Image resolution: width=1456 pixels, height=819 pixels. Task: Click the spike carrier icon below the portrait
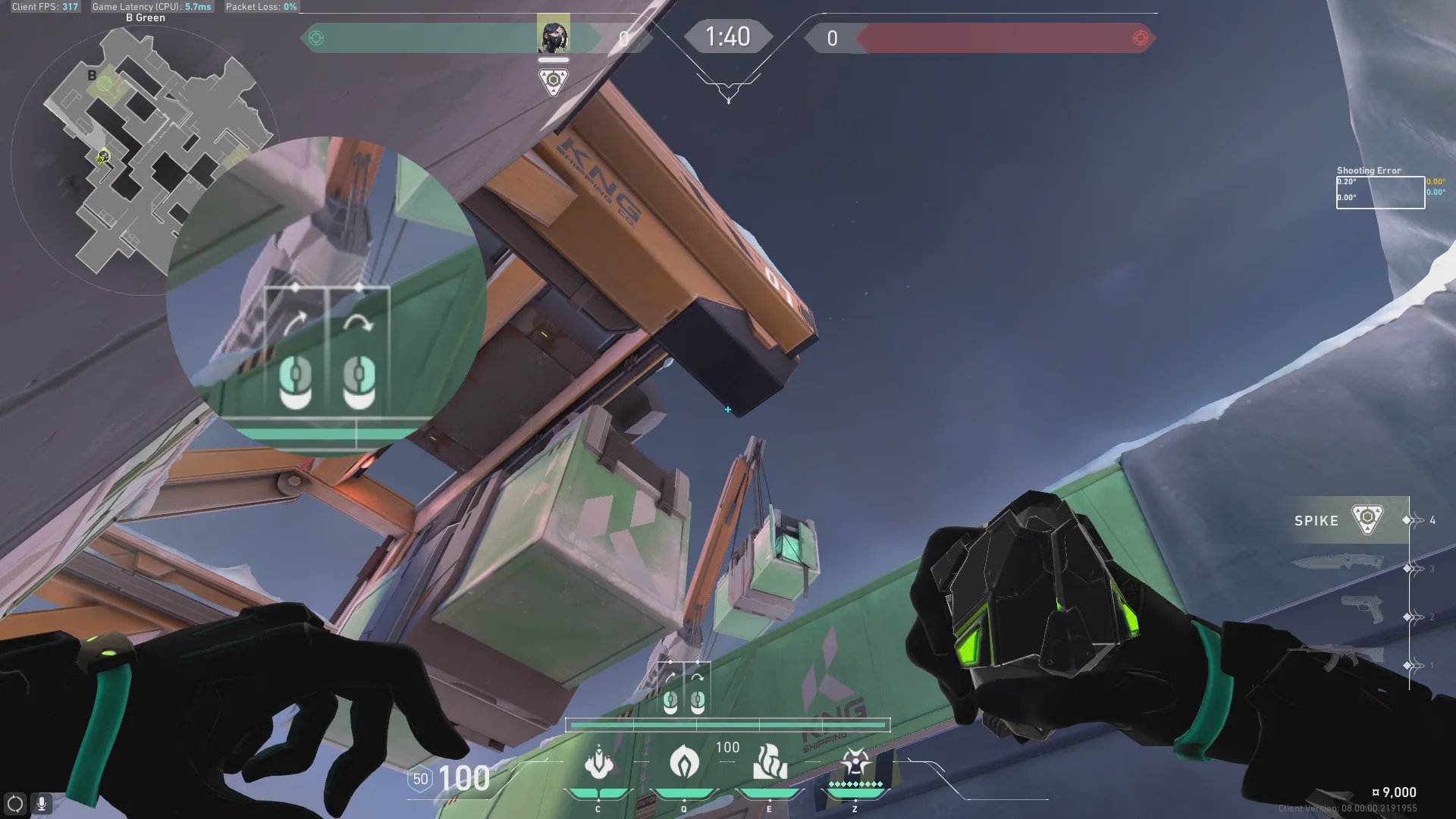(553, 80)
